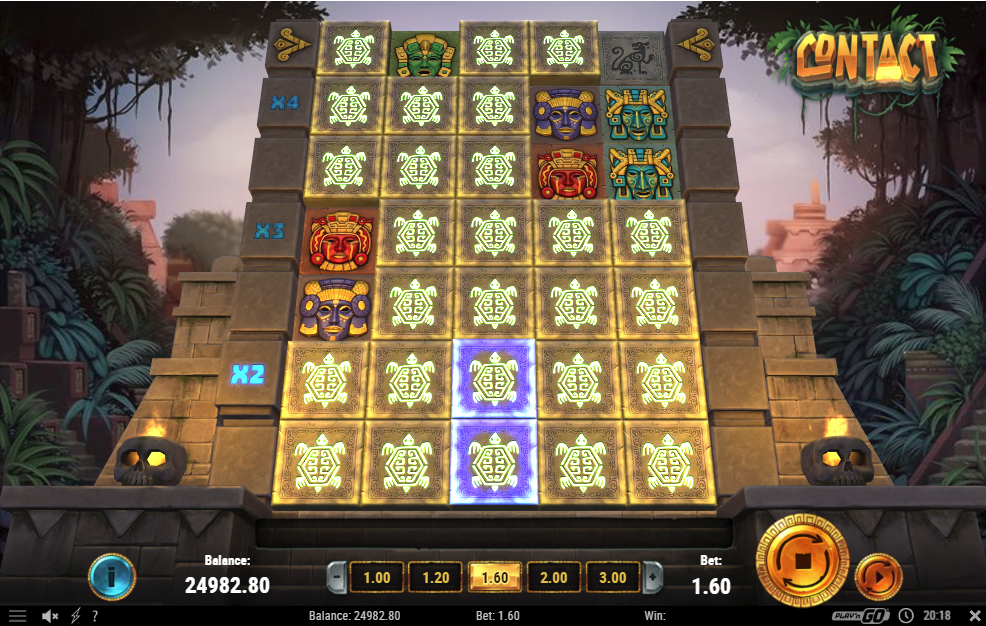
Task: Close the game with the X icon
Action: (974, 616)
